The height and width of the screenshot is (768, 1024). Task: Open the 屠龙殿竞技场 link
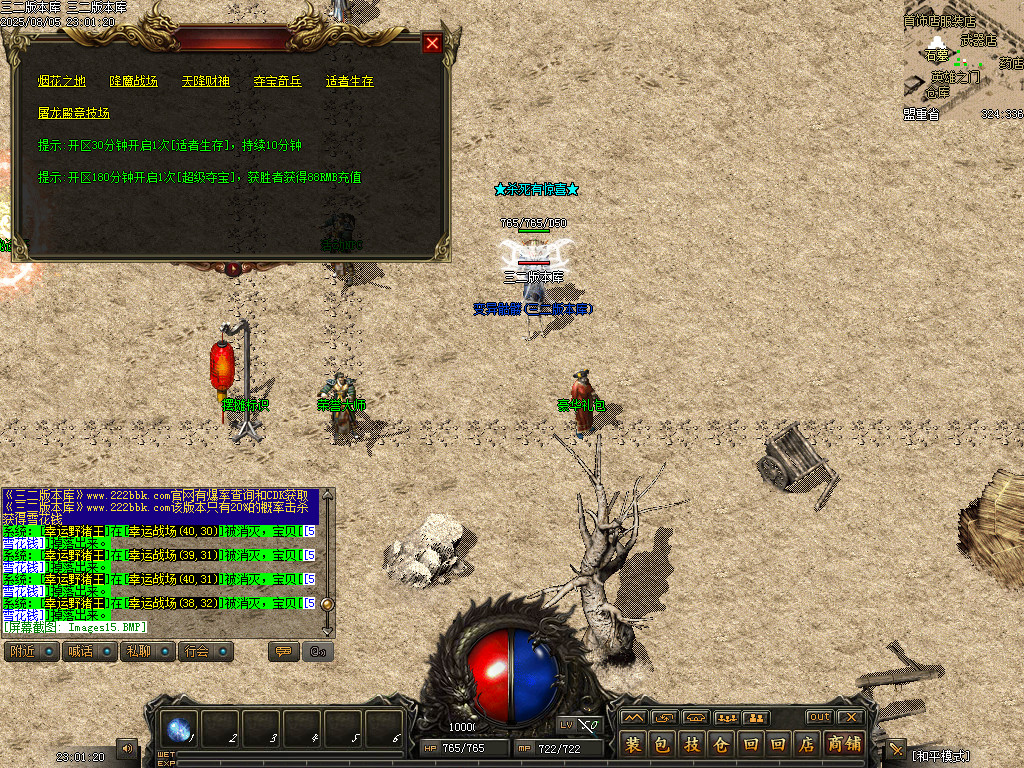click(x=74, y=113)
